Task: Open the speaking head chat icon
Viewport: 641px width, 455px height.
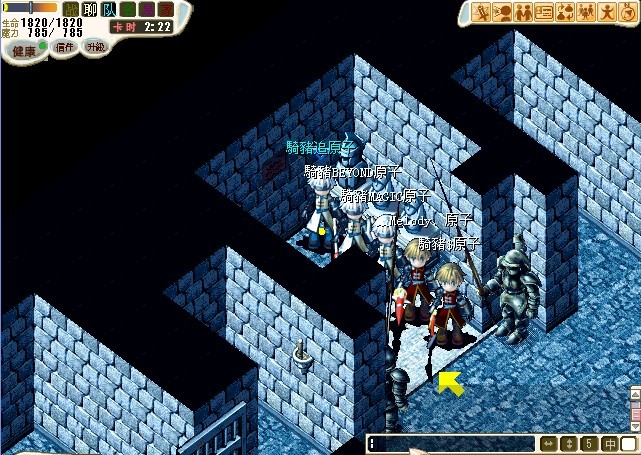Action: [x=502, y=12]
